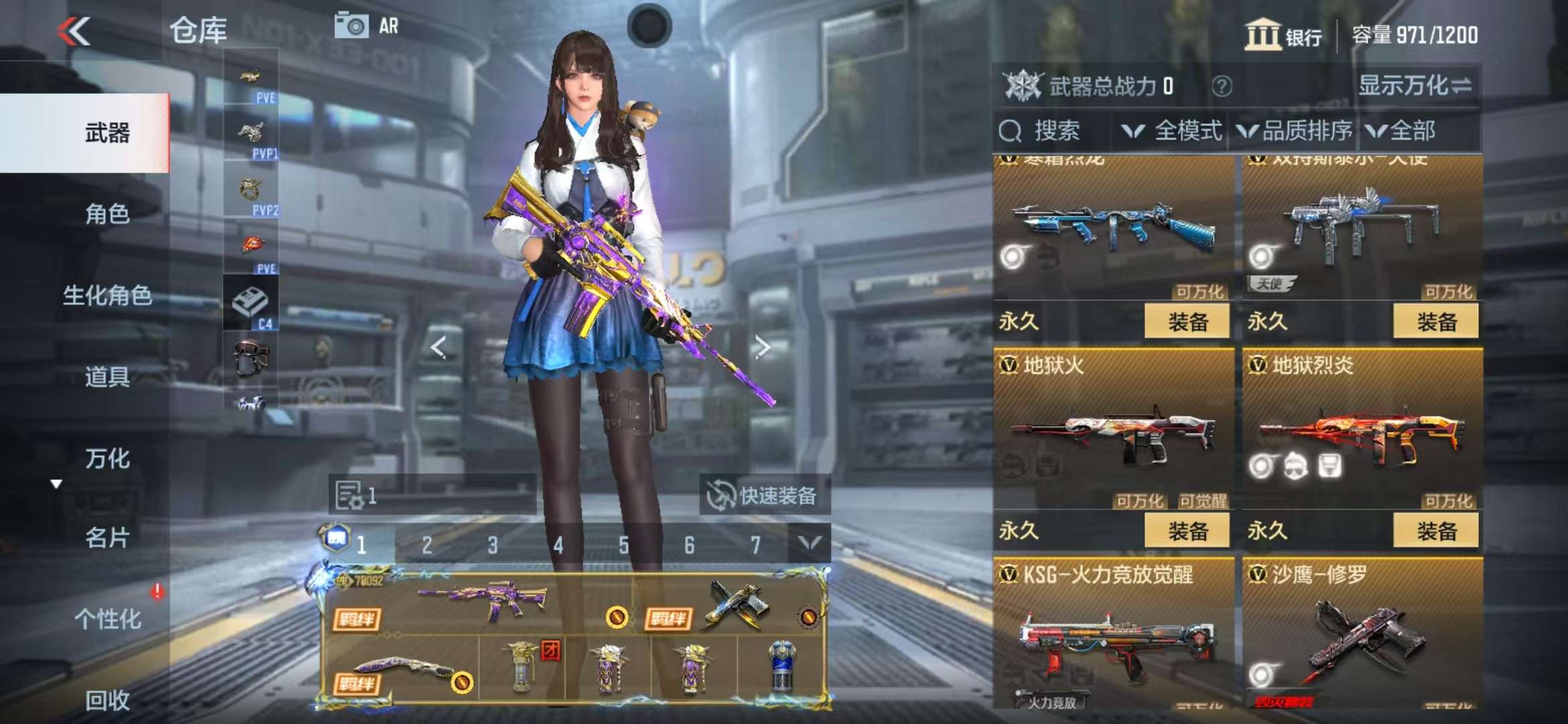Open the 道具 items category
Viewport: 1568px width, 724px height.
point(107,377)
